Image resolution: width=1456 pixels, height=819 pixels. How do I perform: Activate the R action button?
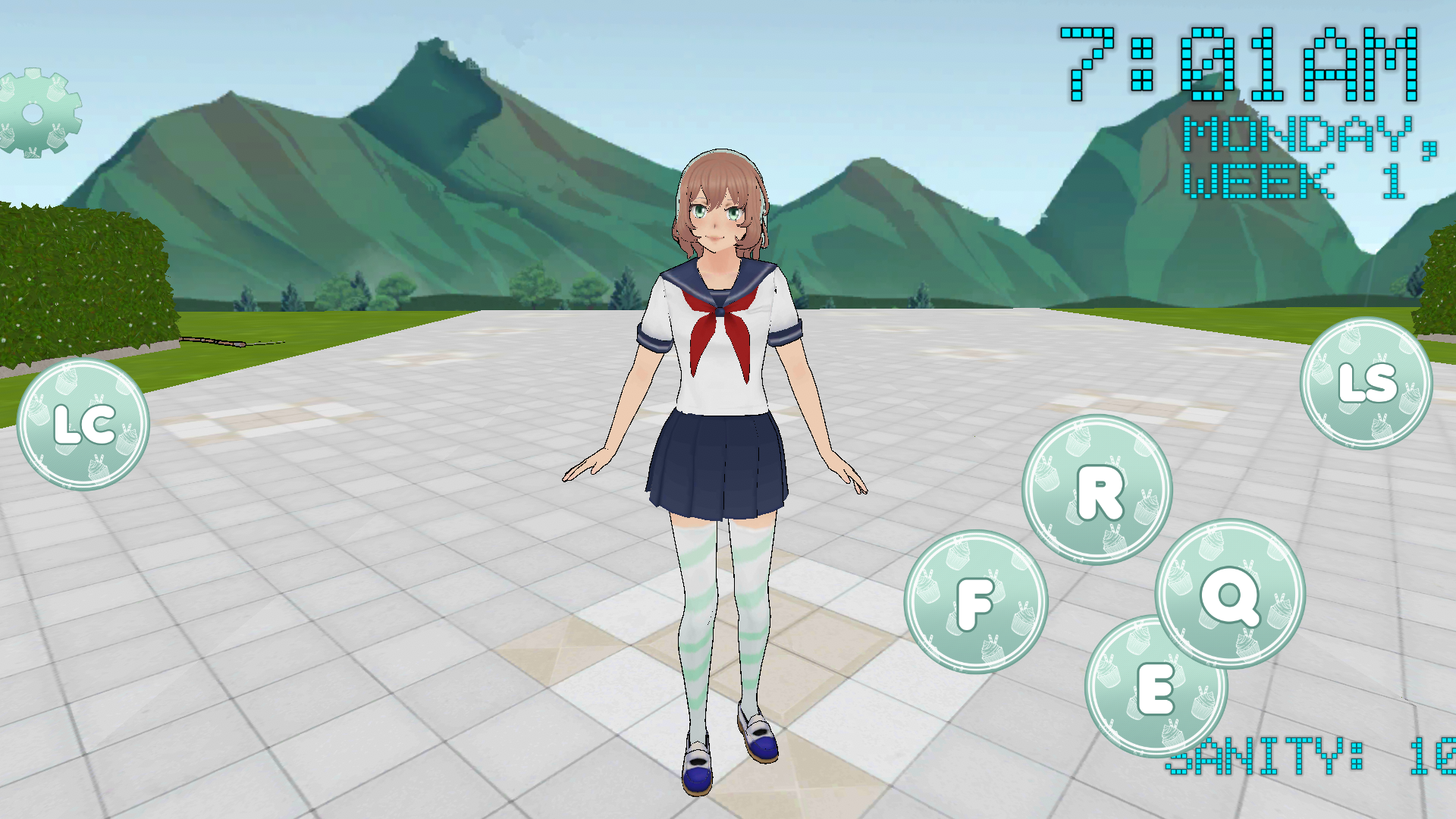pos(1097,490)
